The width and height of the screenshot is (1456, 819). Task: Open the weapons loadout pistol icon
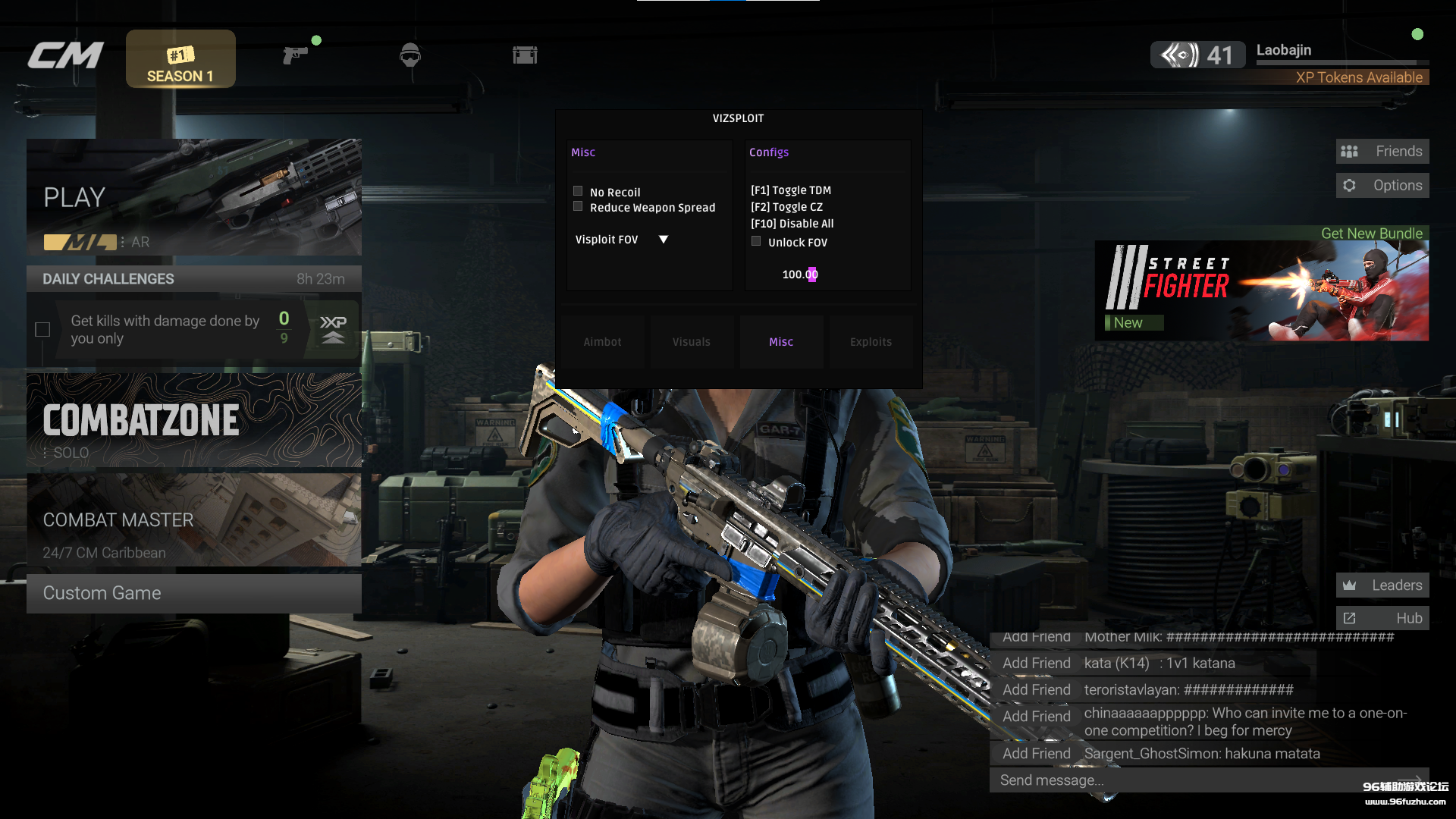tap(295, 55)
